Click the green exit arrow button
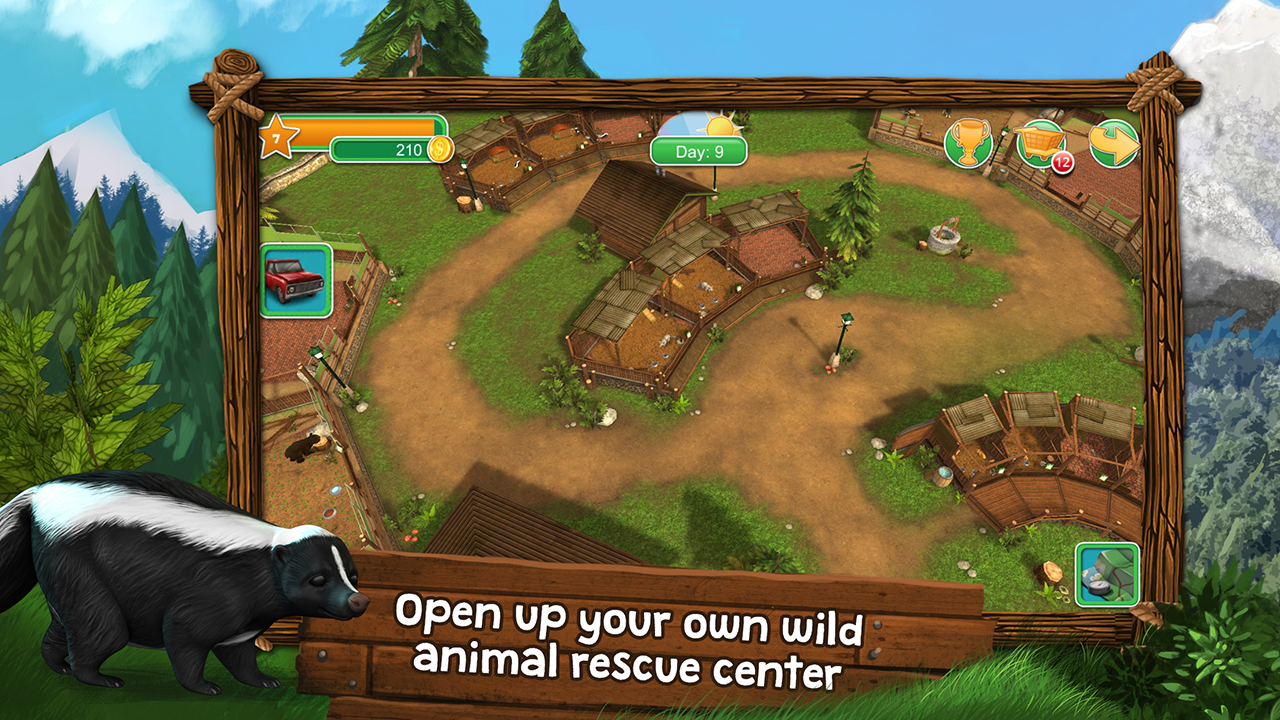1280x720 pixels. pyautogui.click(x=1117, y=141)
